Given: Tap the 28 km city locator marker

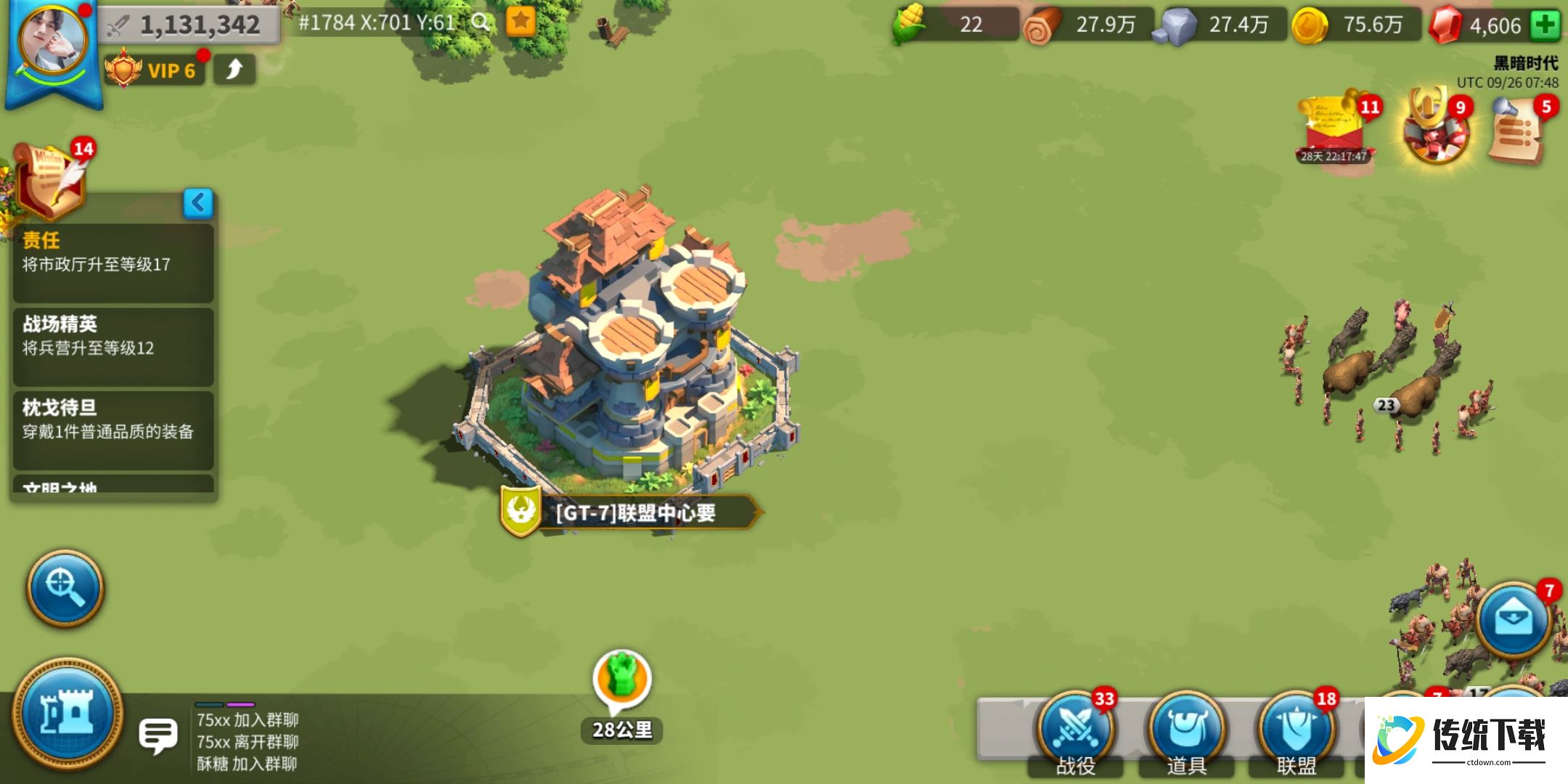Looking at the screenshot, I should tap(621, 682).
